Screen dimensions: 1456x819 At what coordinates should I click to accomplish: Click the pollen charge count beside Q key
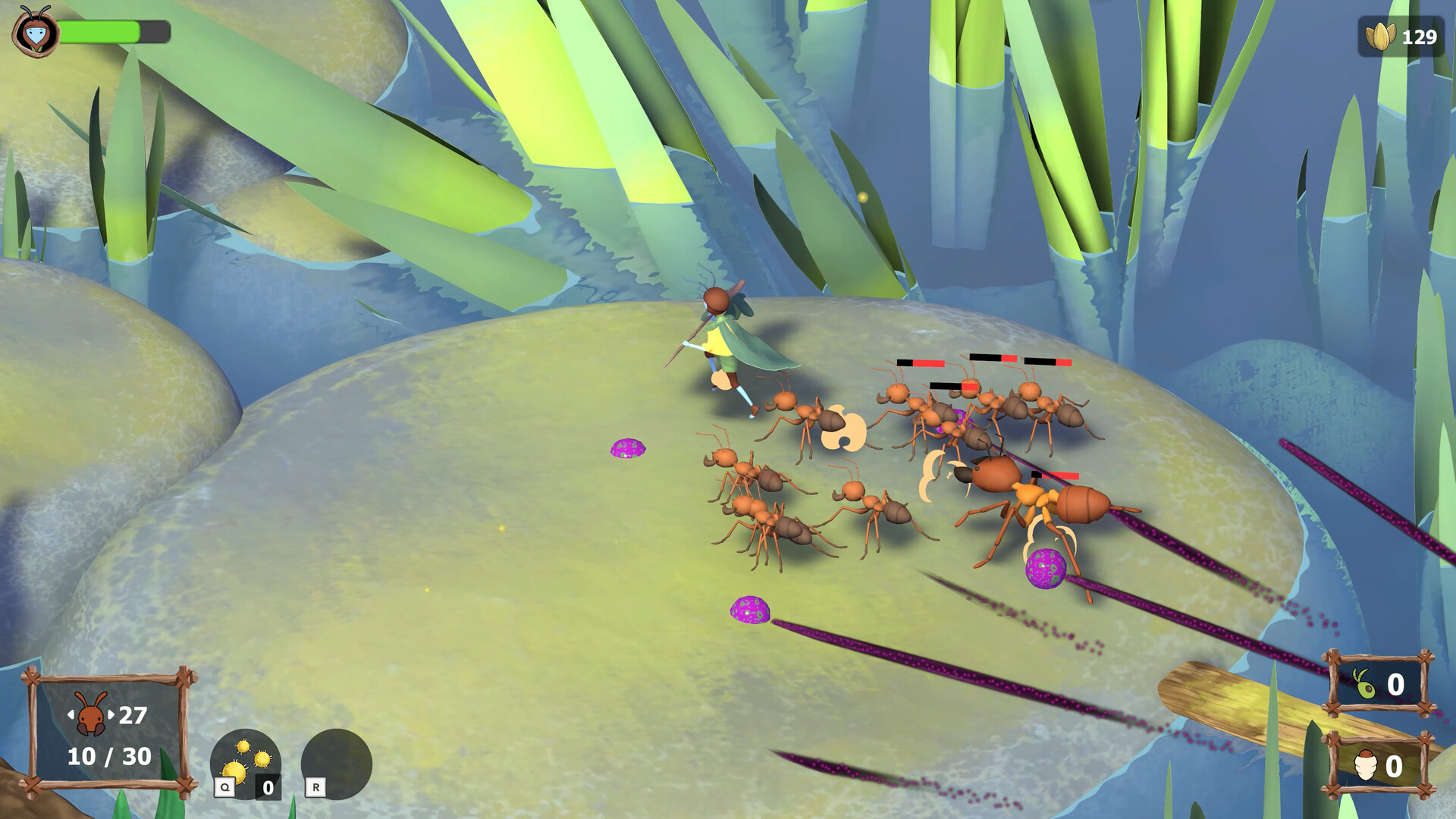click(267, 787)
